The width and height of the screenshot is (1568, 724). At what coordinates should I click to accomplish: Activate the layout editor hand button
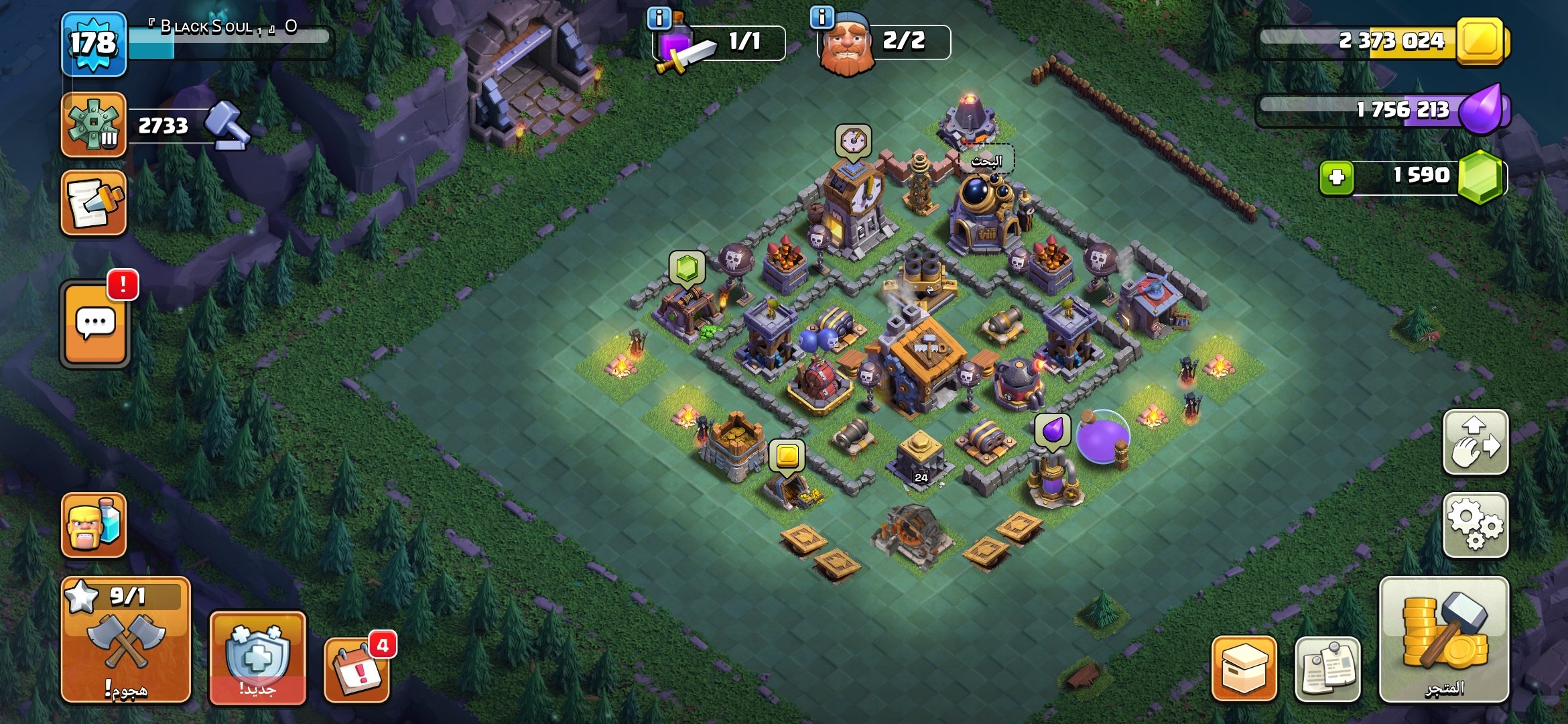[x=1475, y=442]
